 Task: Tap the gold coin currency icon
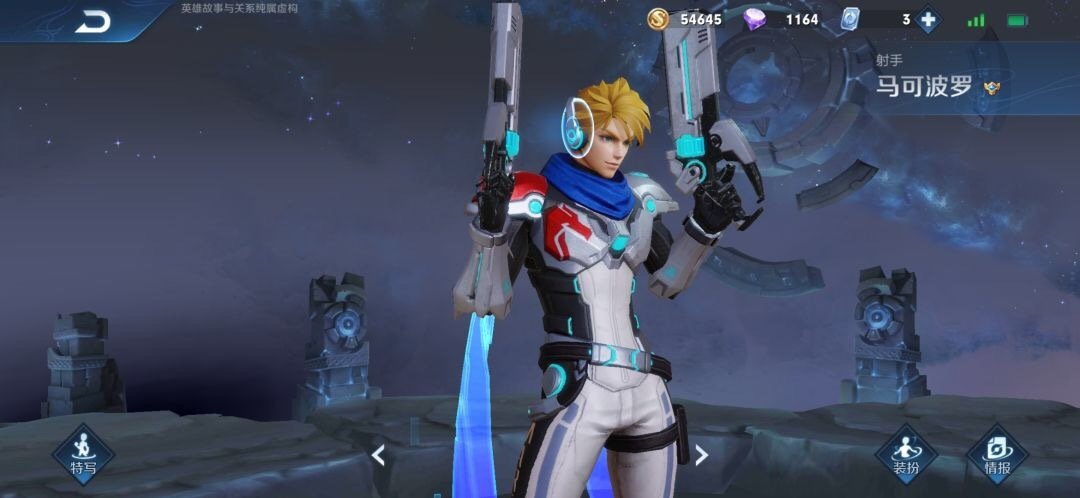click(x=657, y=19)
